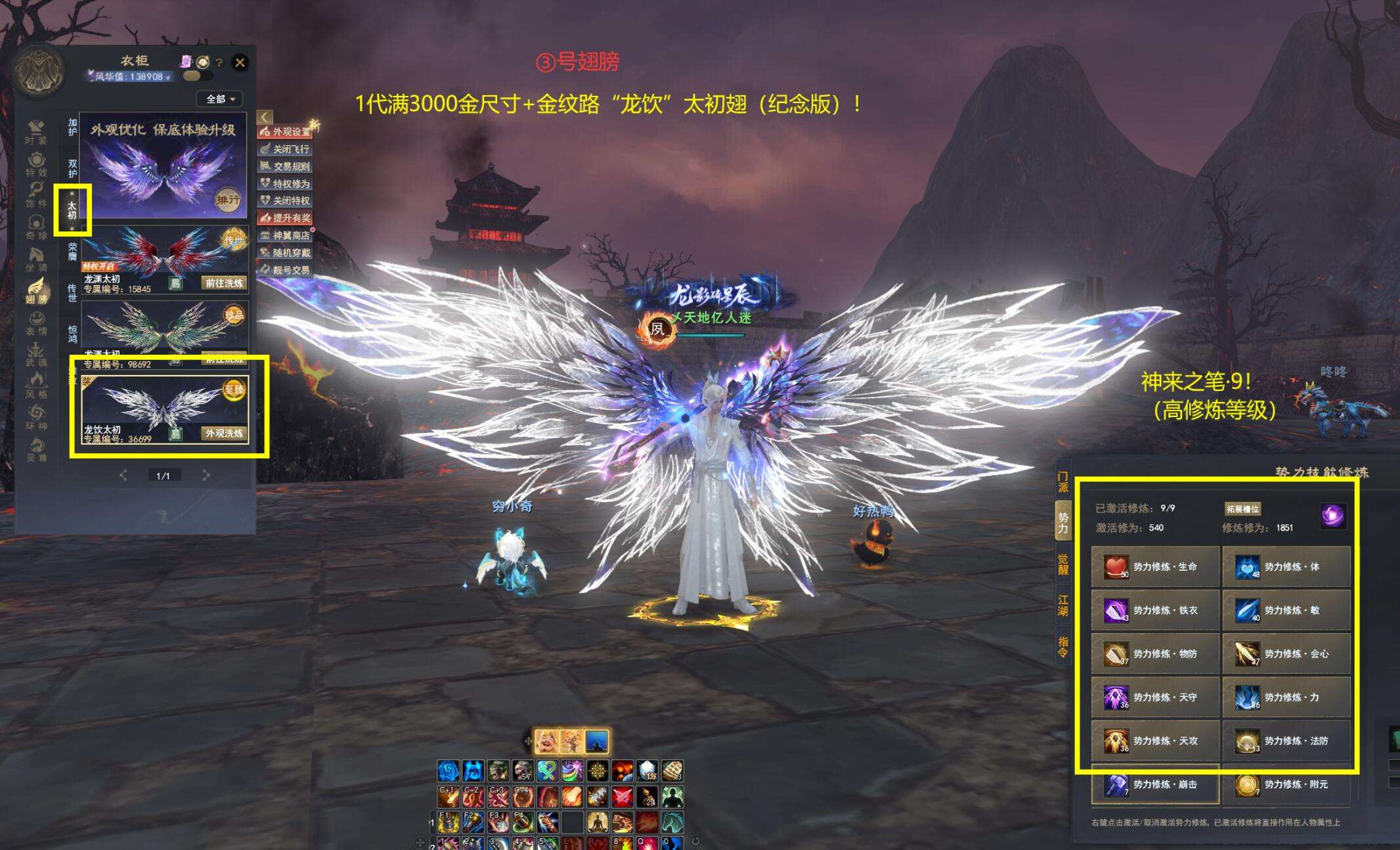Screen dimensions: 1400x850
Task: Open the 排行 ranking badge
Action: click(x=229, y=200)
